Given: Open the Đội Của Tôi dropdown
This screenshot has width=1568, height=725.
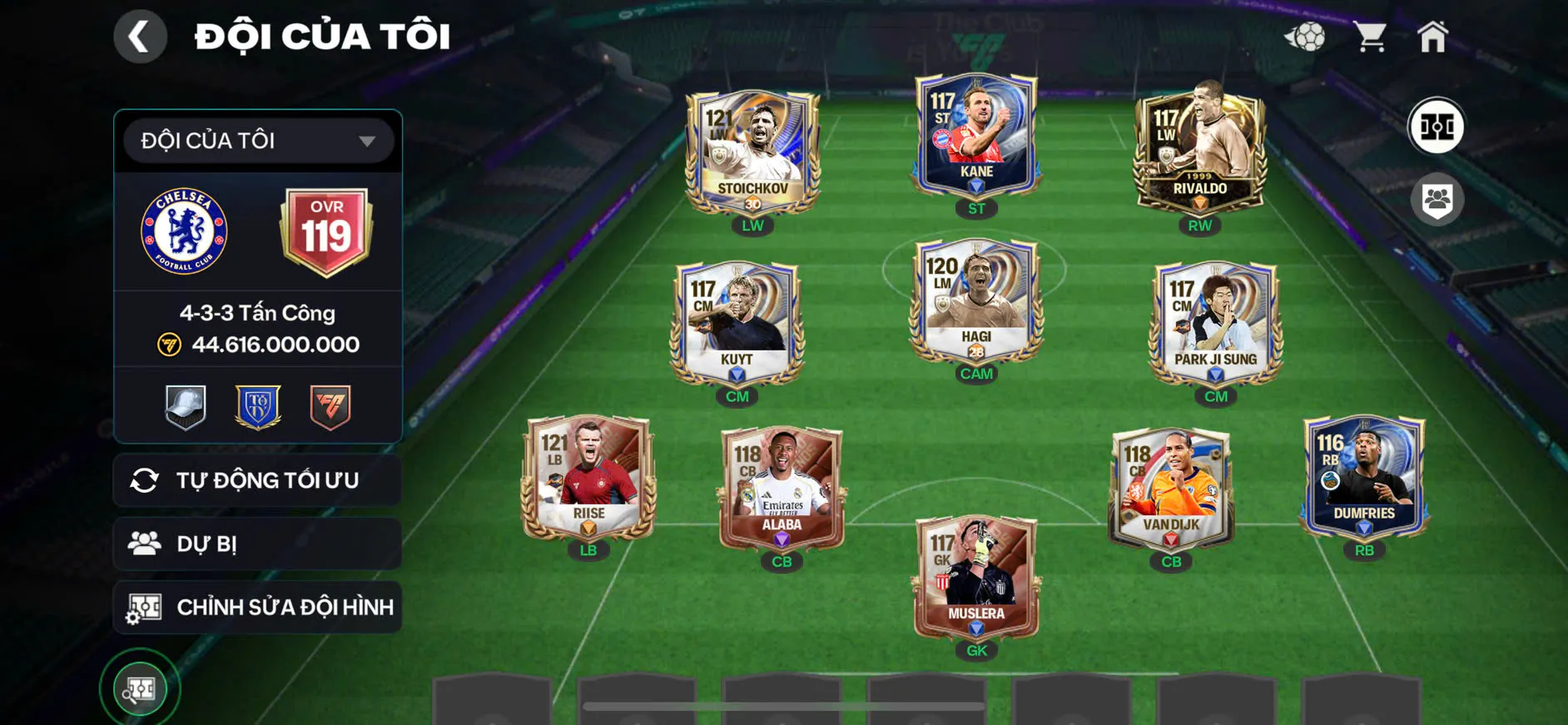Looking at the screenshot, I should click(x=258, y=141).
